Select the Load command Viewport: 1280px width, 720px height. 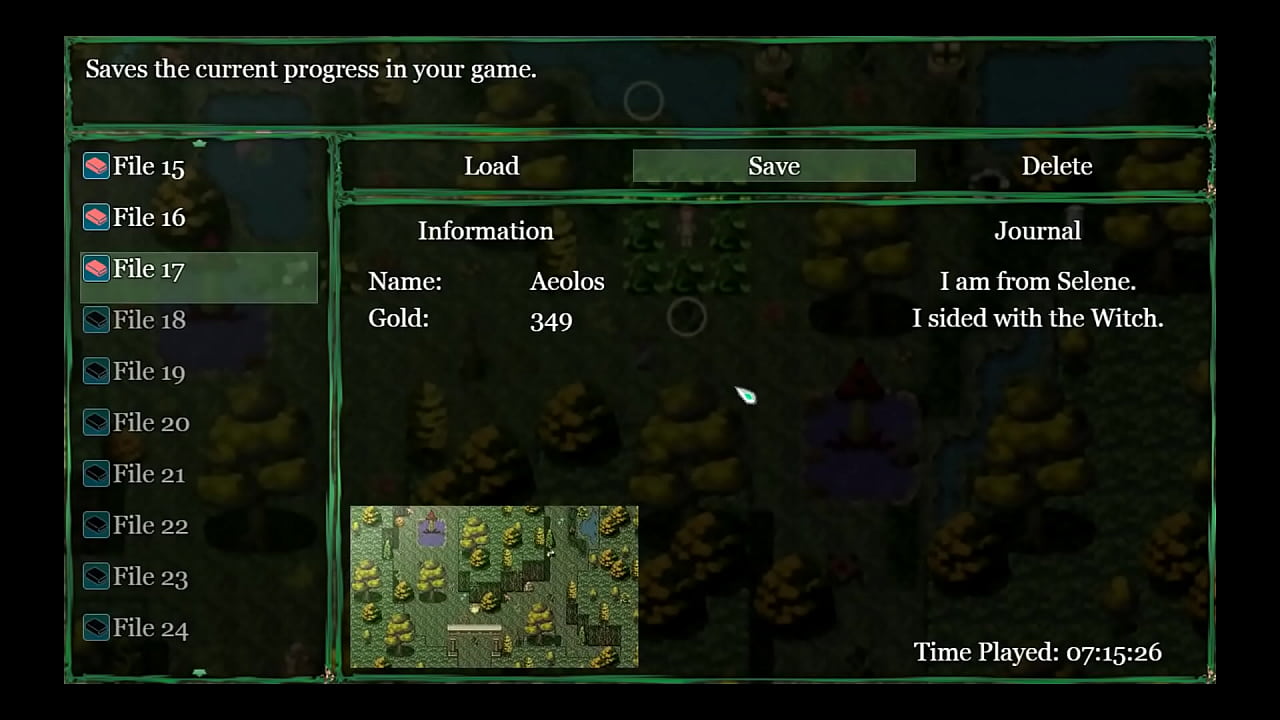491,166
